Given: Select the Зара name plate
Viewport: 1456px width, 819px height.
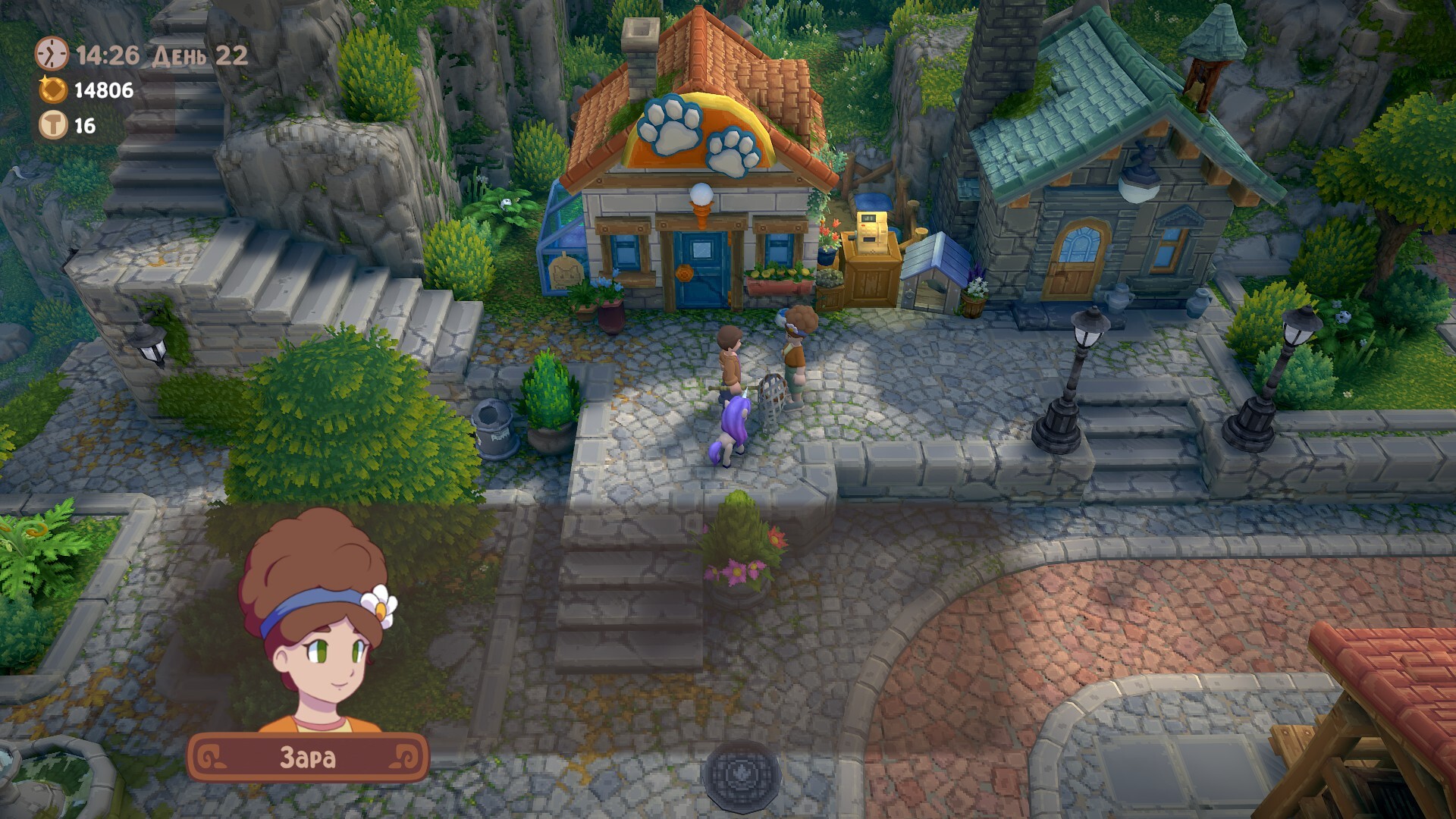Looking at the screenshot, I should 308,758.
